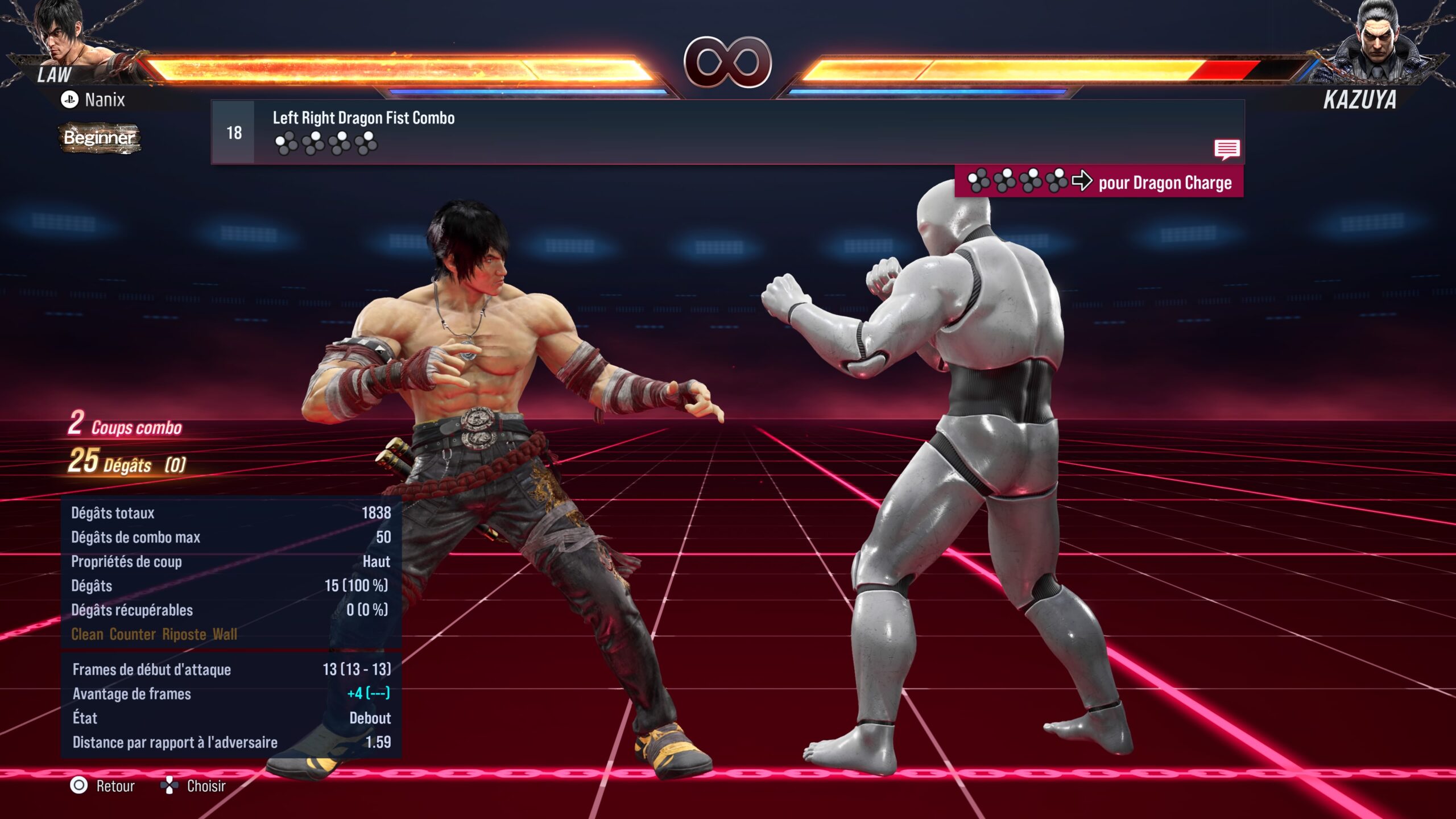
Task: Click the d-pad Choisir icon
Action: coord(168,785)
